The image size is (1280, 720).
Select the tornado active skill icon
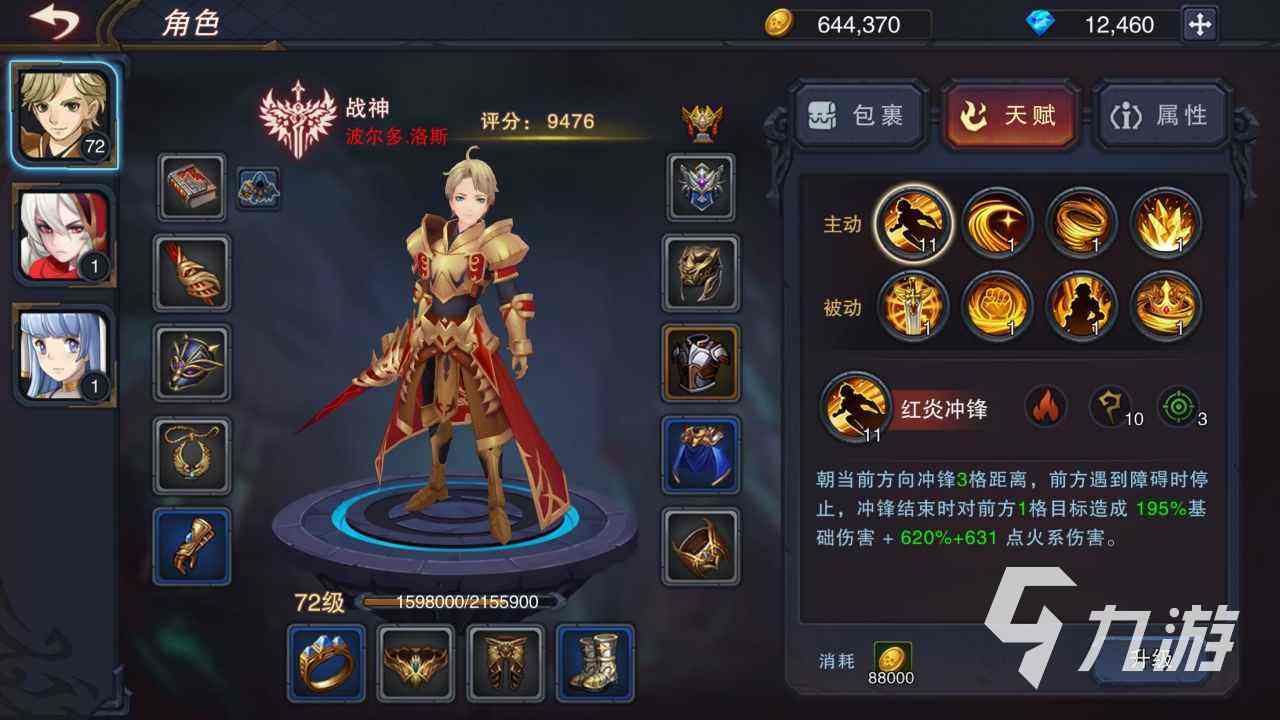click(x=1082, y=222)
